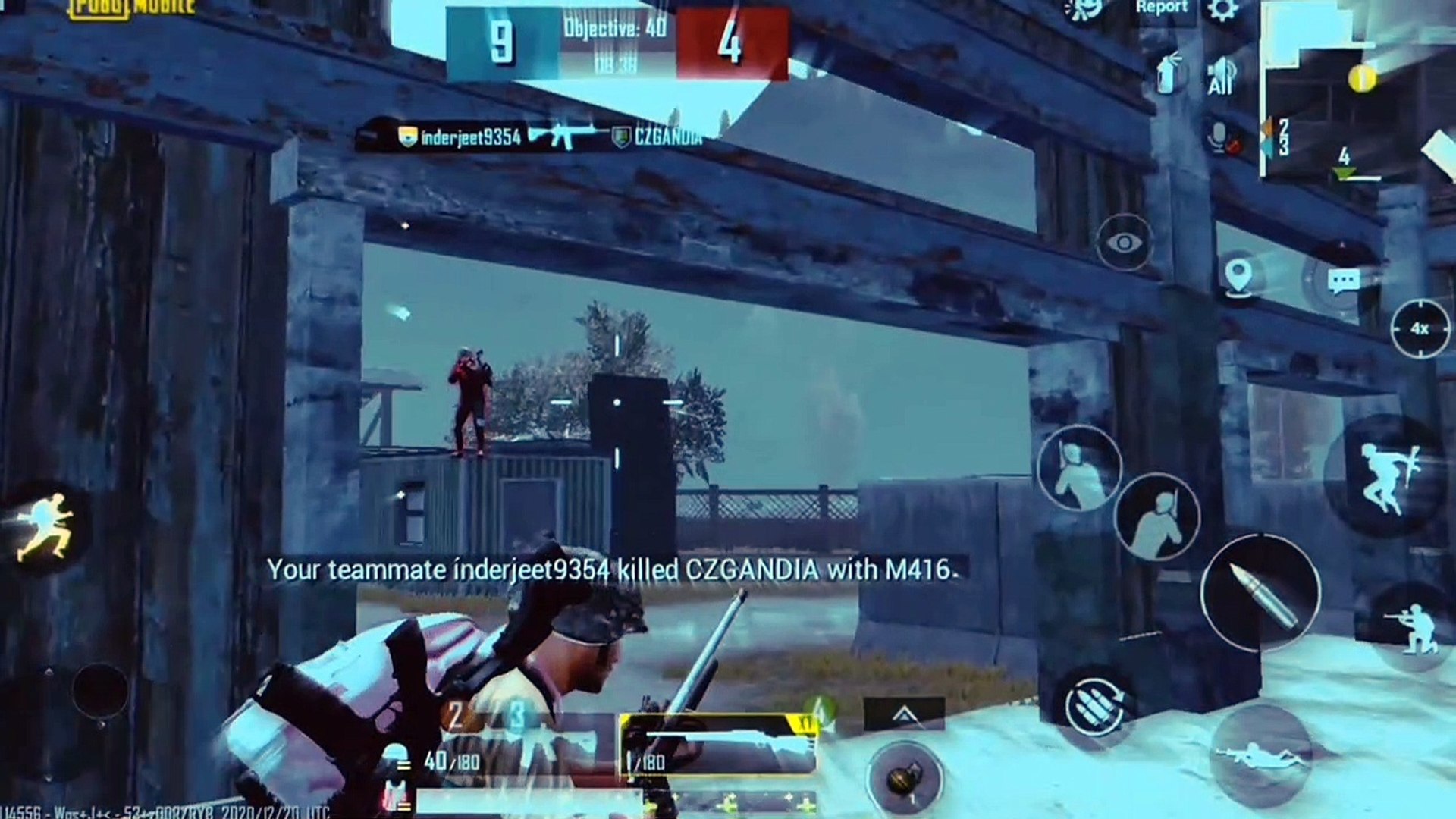Throw the grenade from the grenade slot
Viewport: 1456px width, 819px height.
(905, 779)
